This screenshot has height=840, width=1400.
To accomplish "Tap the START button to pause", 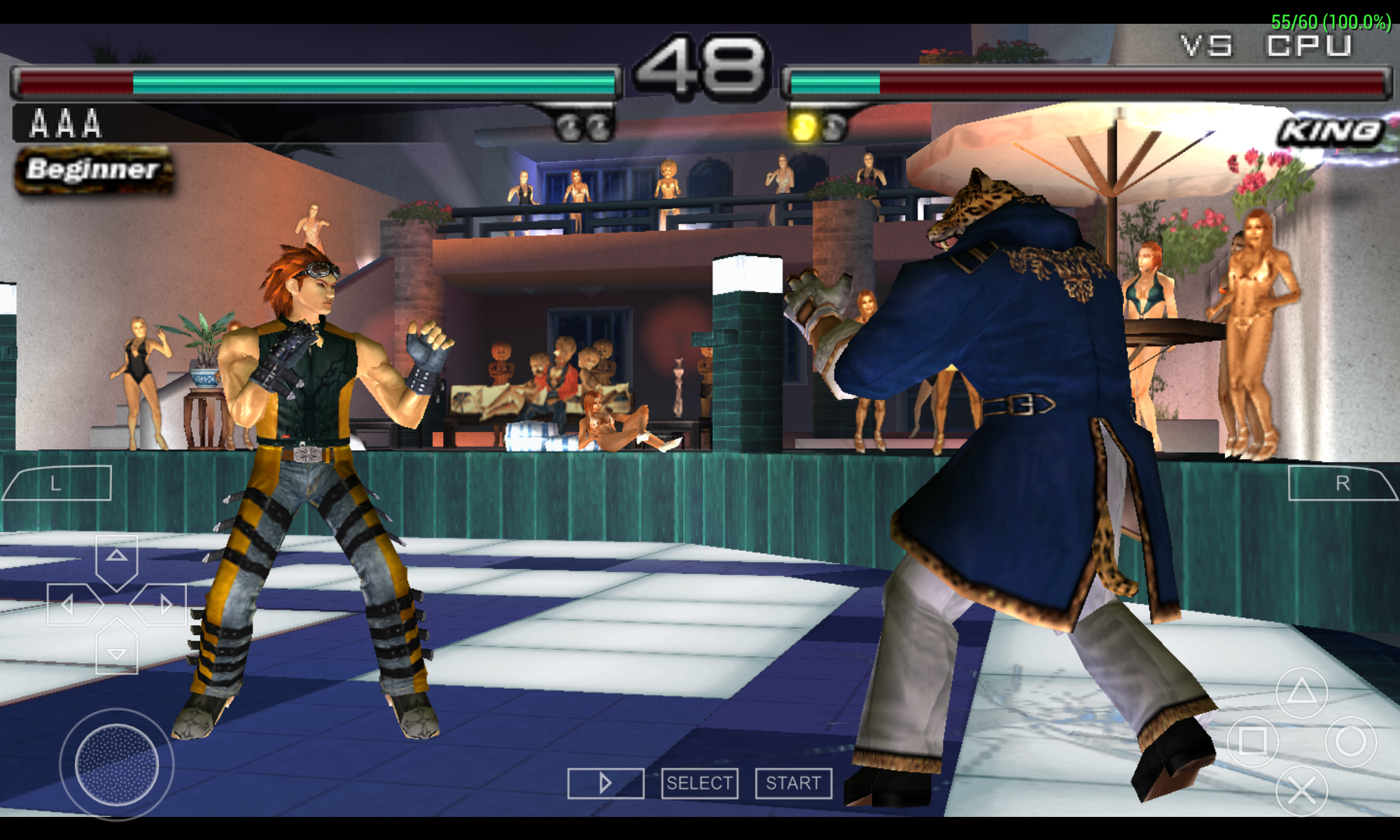I will click(x=793, y=783).
